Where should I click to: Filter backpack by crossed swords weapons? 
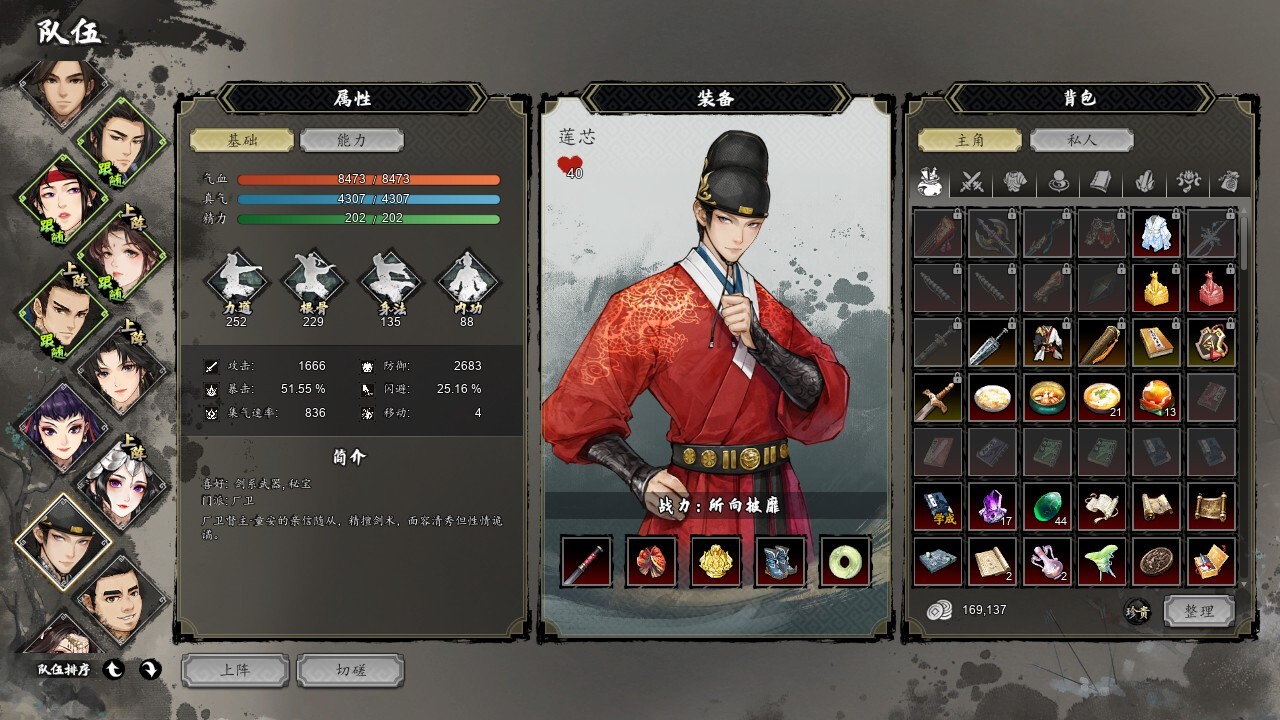point(972,182)
